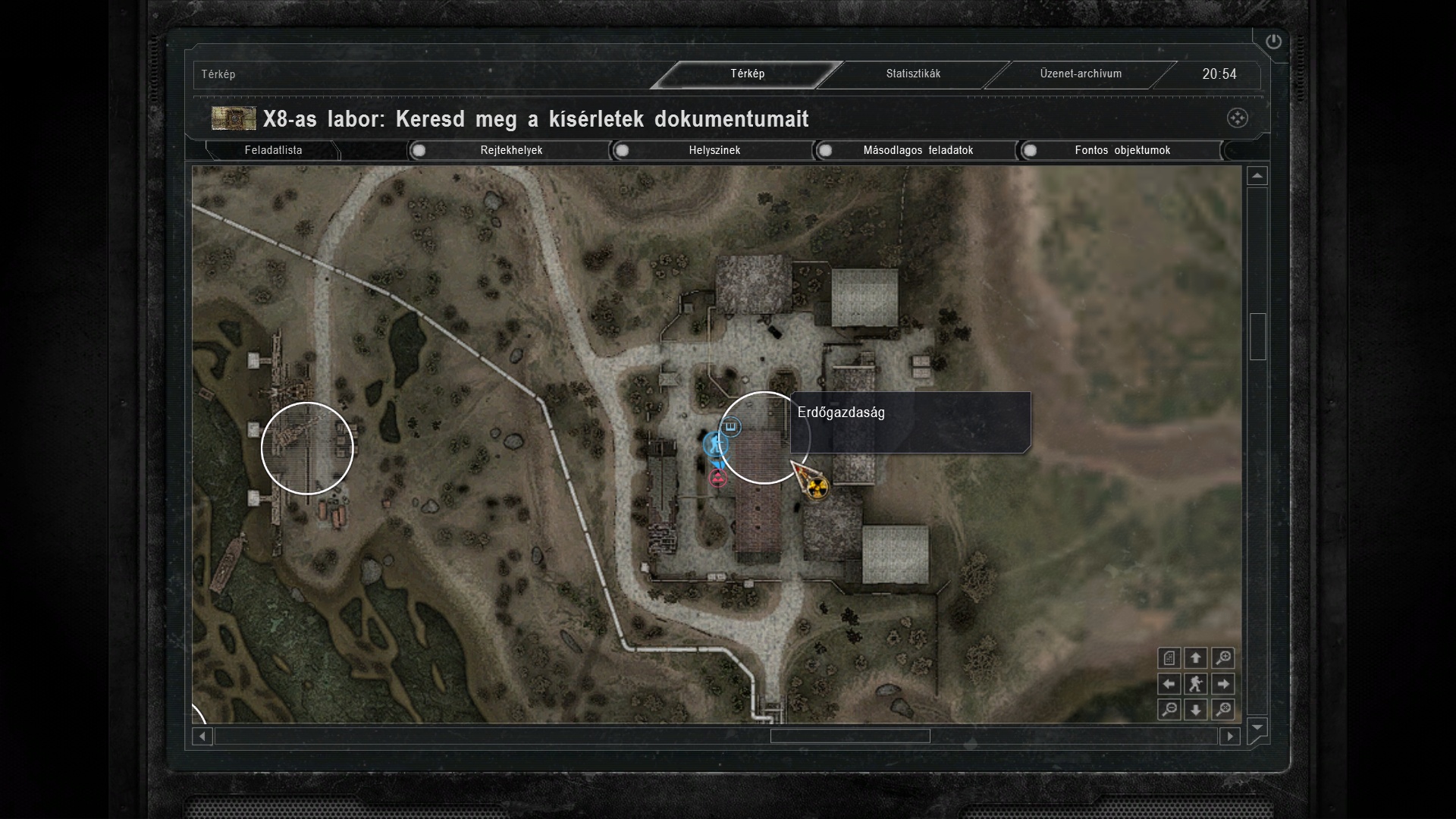Zoom in with the plus magnifier button
This screenshot has width=1456, height=819.
tap(1222, 657)
